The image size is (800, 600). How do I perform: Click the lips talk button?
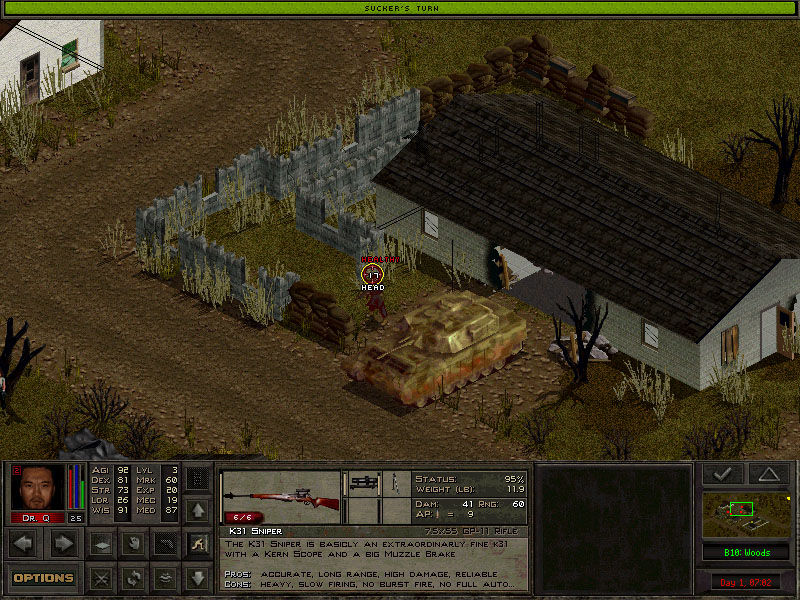[165, 578]
